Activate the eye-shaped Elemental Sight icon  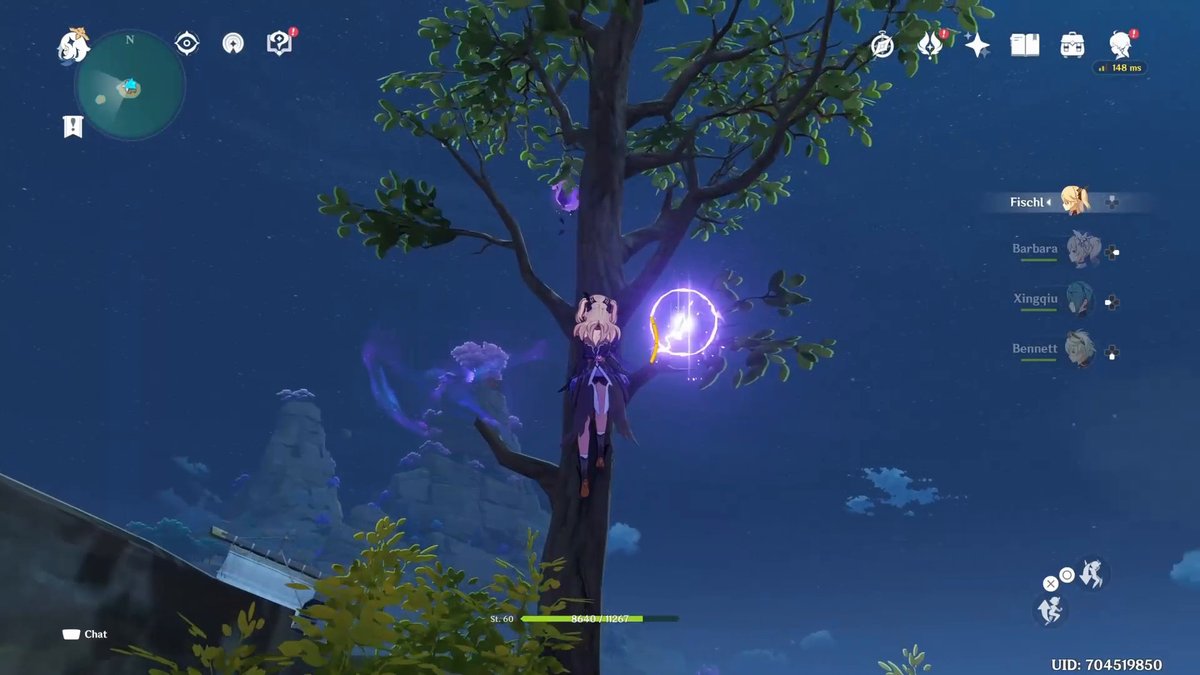[187, 43]
